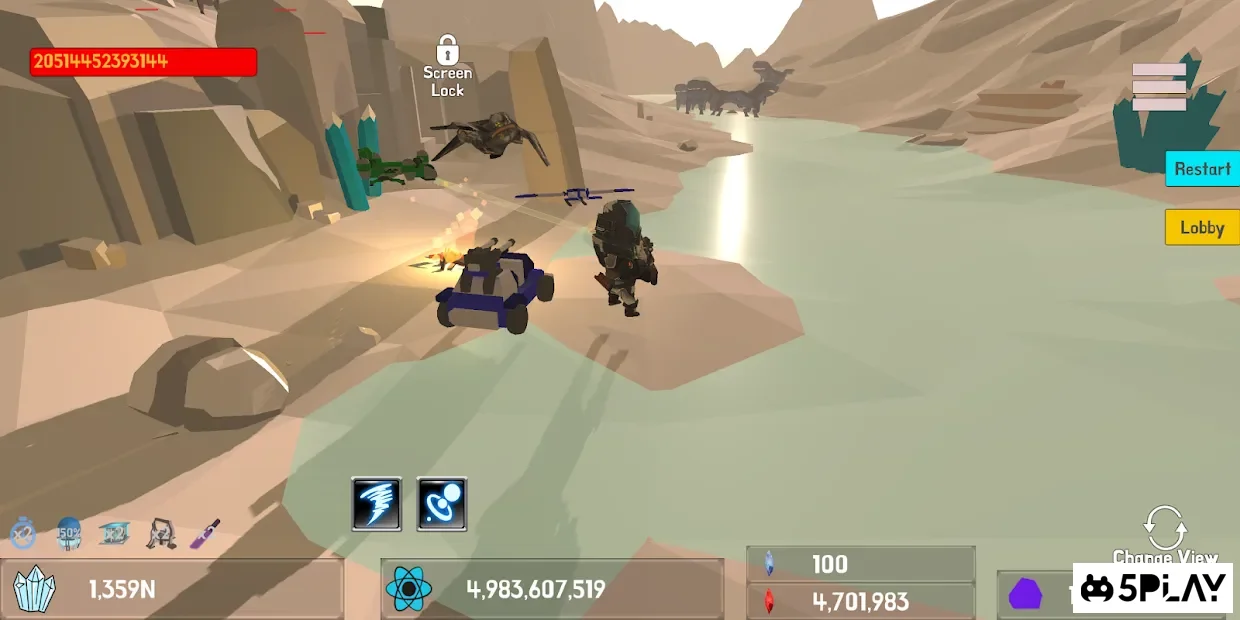
Task: Click the x2 stopwatch boost icon
Action: pyautogui.click(x=23, y=534)
